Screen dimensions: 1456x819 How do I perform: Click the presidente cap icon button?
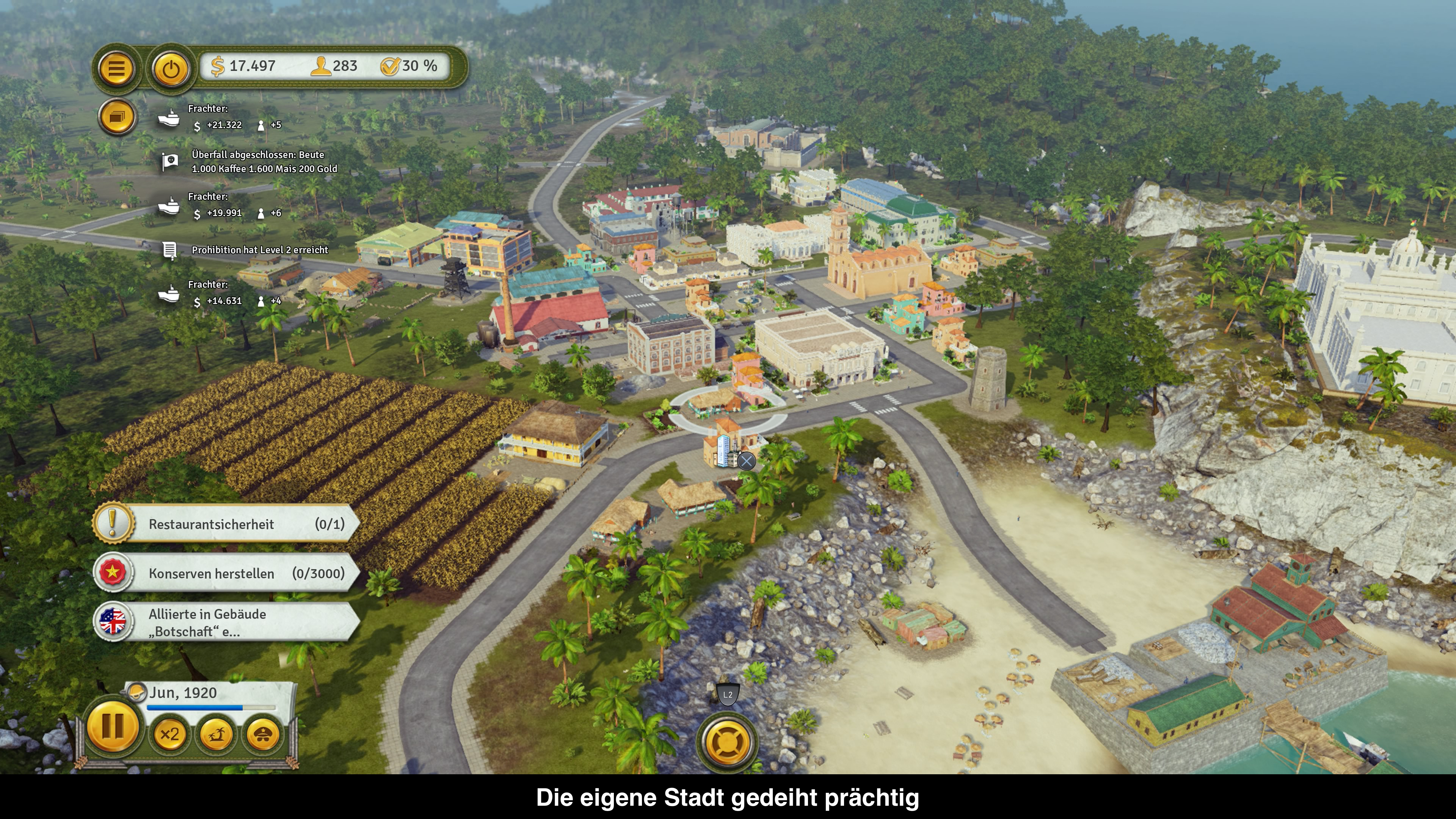[x=263, y=735]
